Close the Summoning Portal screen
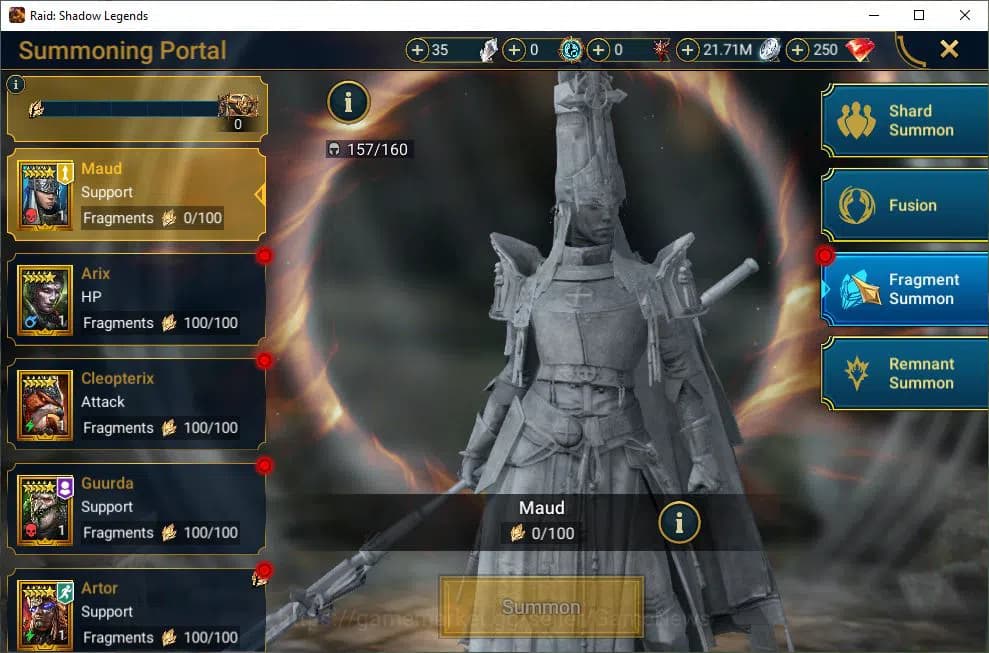This screenshot has height=653, width=989. [949, 49]
